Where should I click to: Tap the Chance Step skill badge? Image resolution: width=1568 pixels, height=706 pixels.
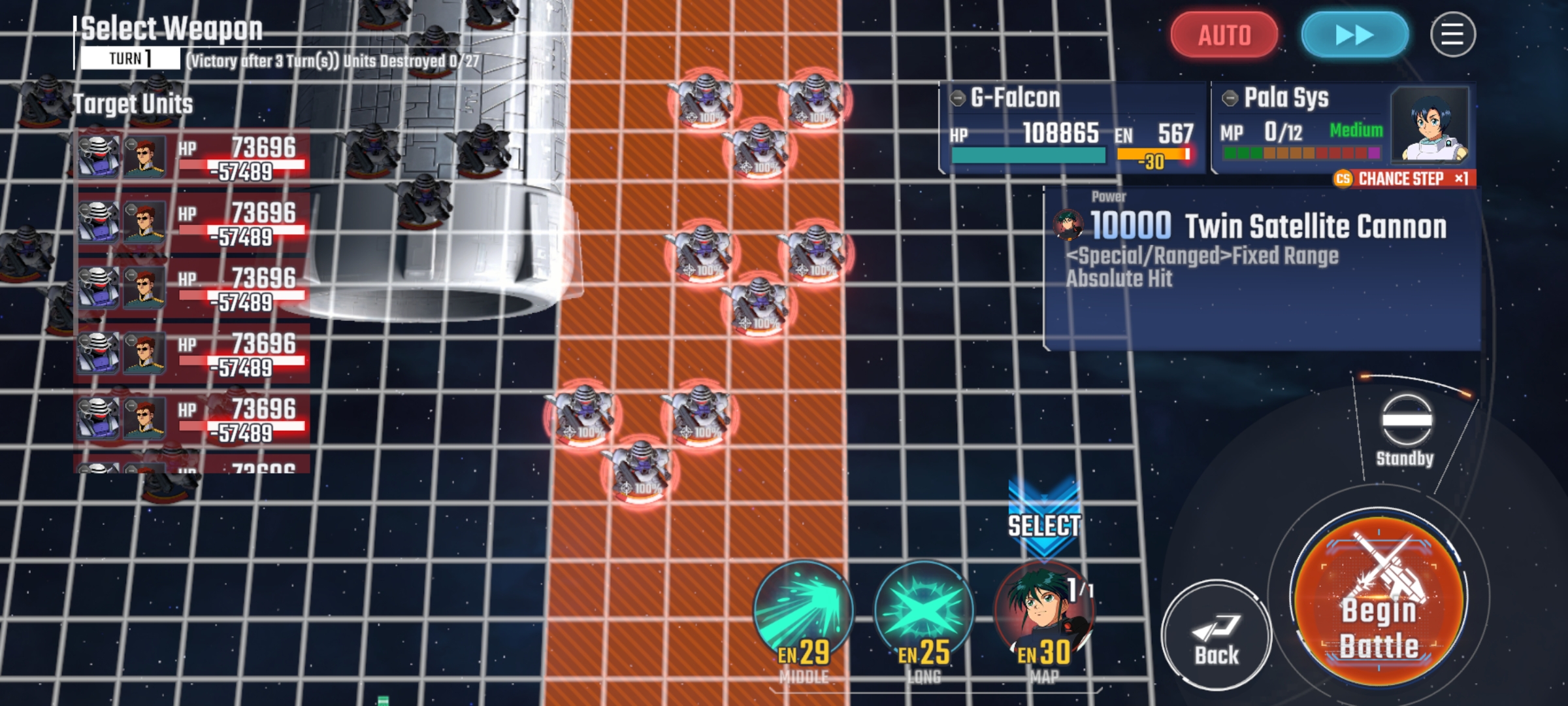(x=1403, y=178)
